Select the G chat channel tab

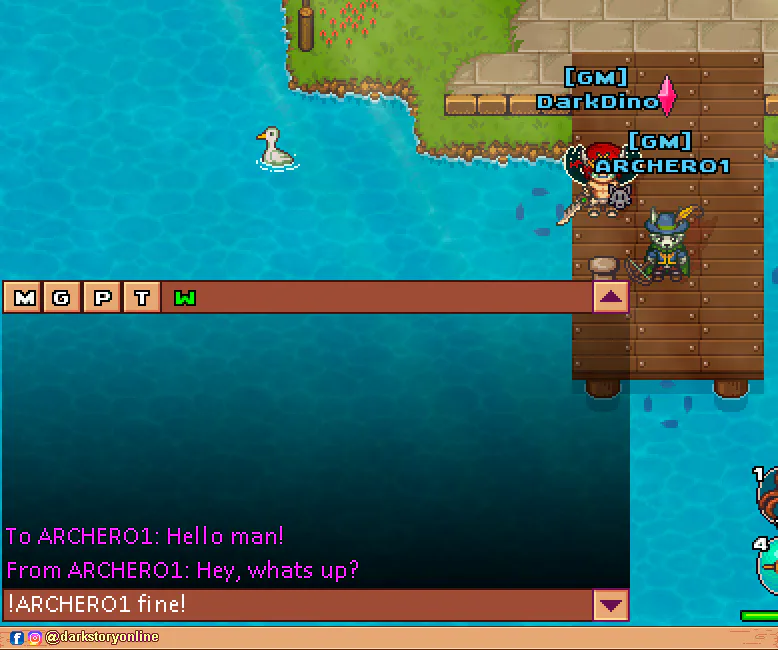tap(62, 297)
